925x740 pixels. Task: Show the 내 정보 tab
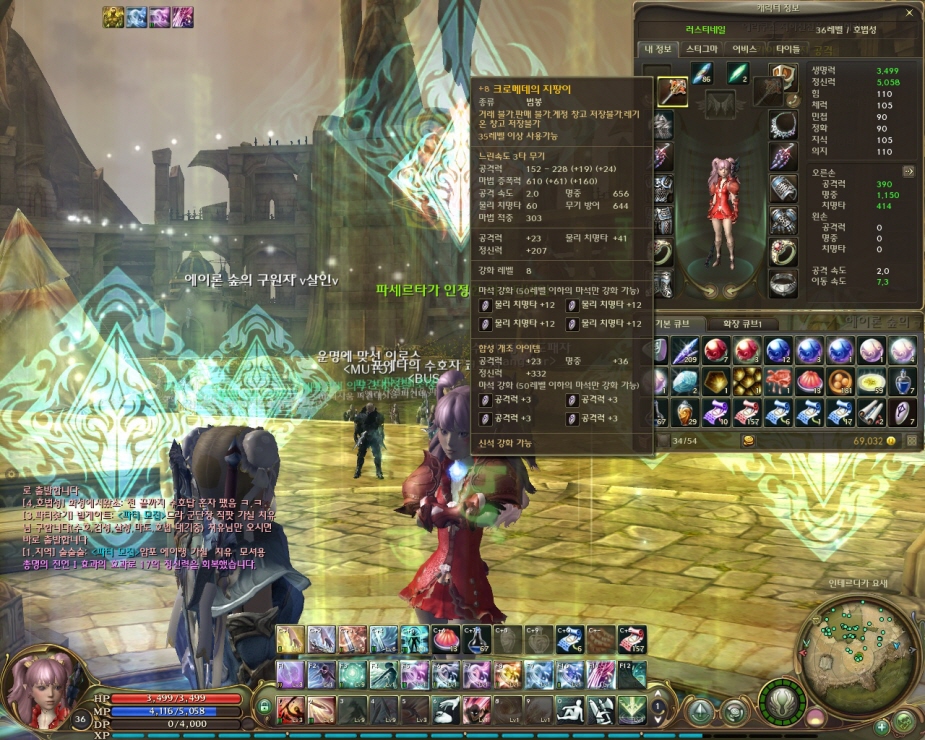661,48
